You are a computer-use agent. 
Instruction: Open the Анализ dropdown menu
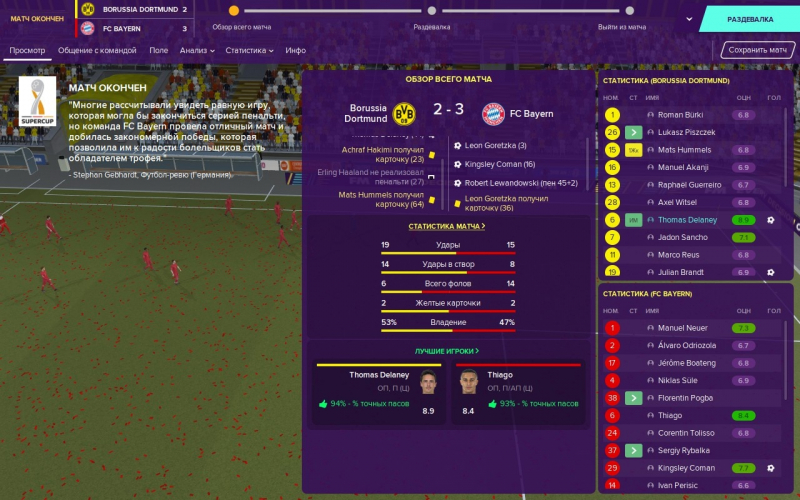point(198,50)
